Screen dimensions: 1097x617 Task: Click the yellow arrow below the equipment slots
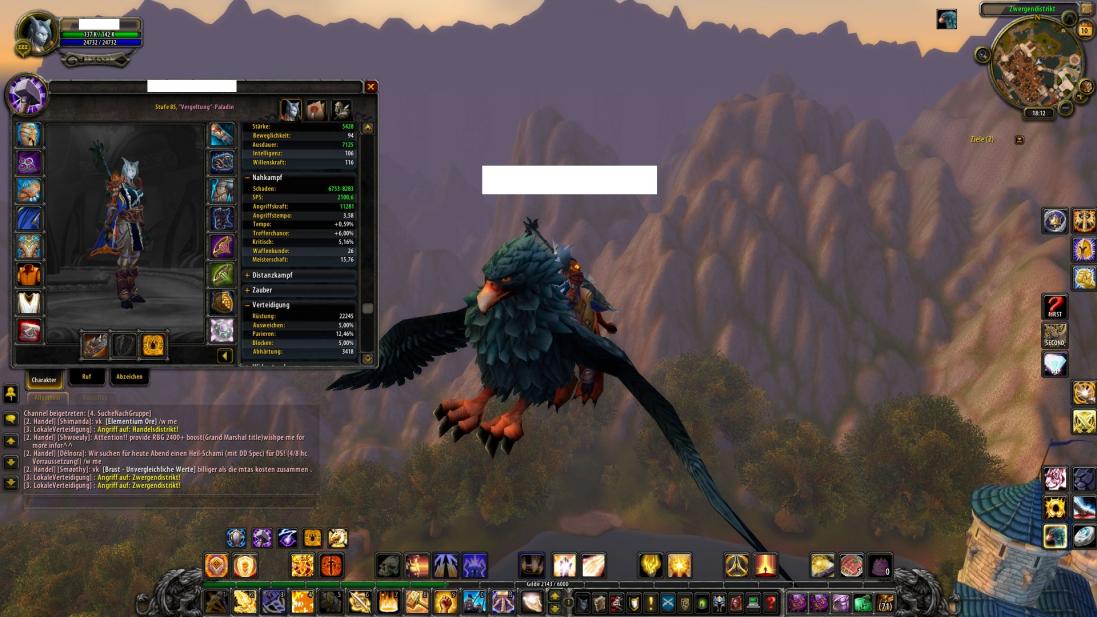point(225,355)
